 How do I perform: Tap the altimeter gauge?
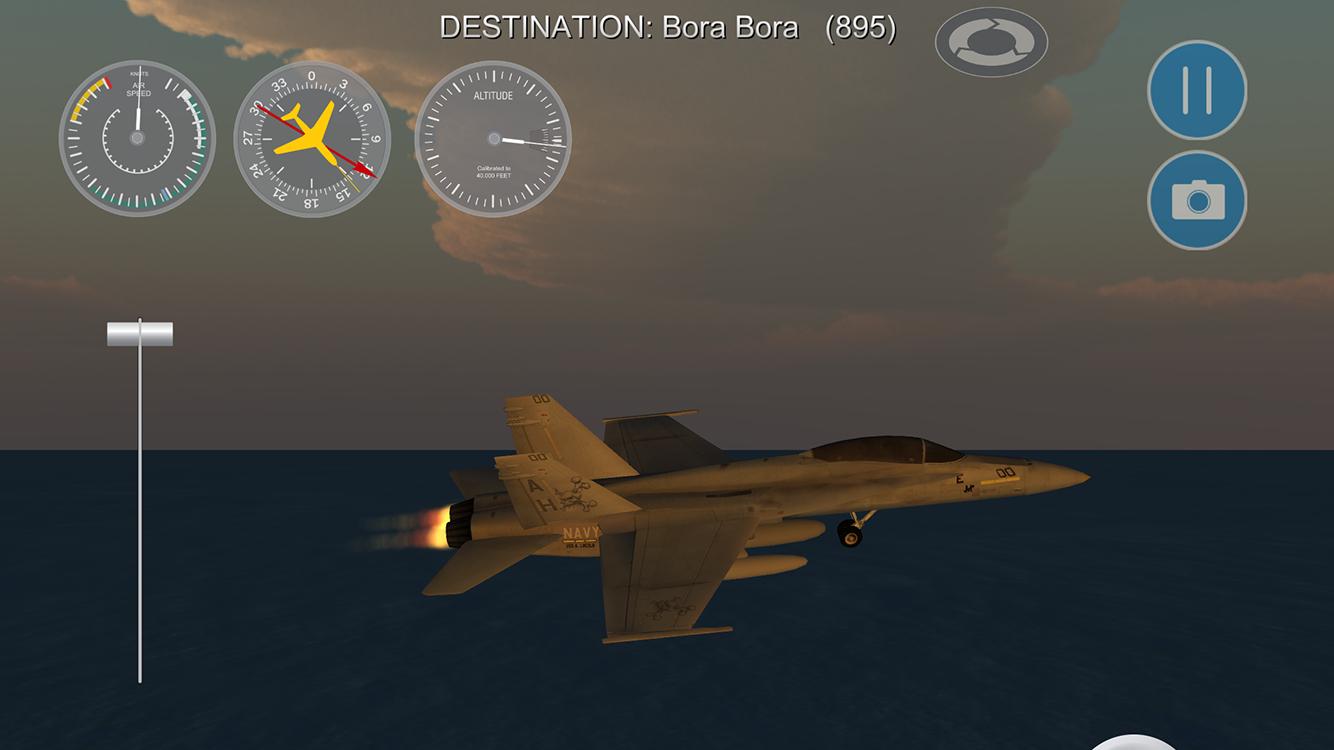[x=494, y=140]
